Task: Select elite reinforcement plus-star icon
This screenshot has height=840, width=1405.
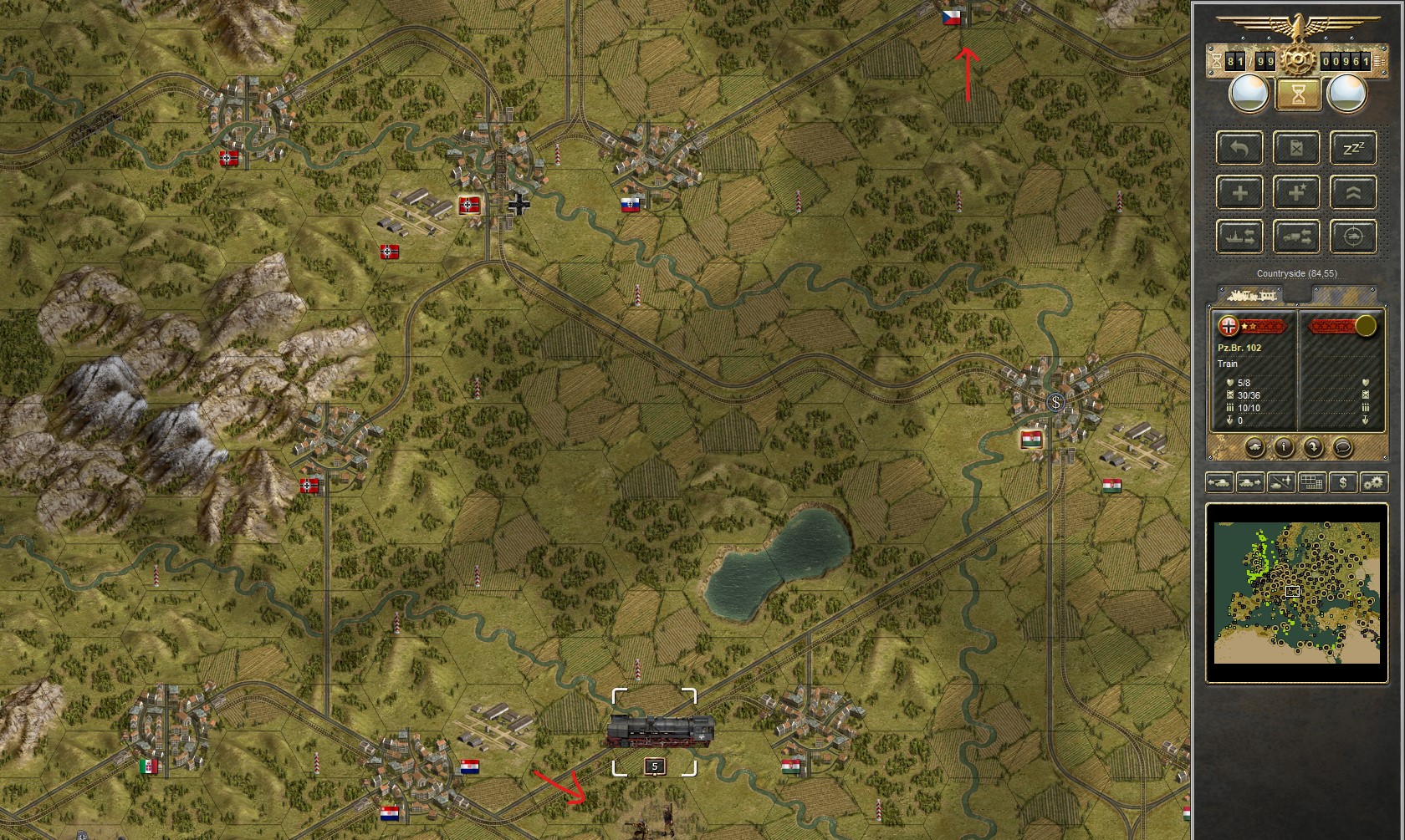Action: [1296, 192]
